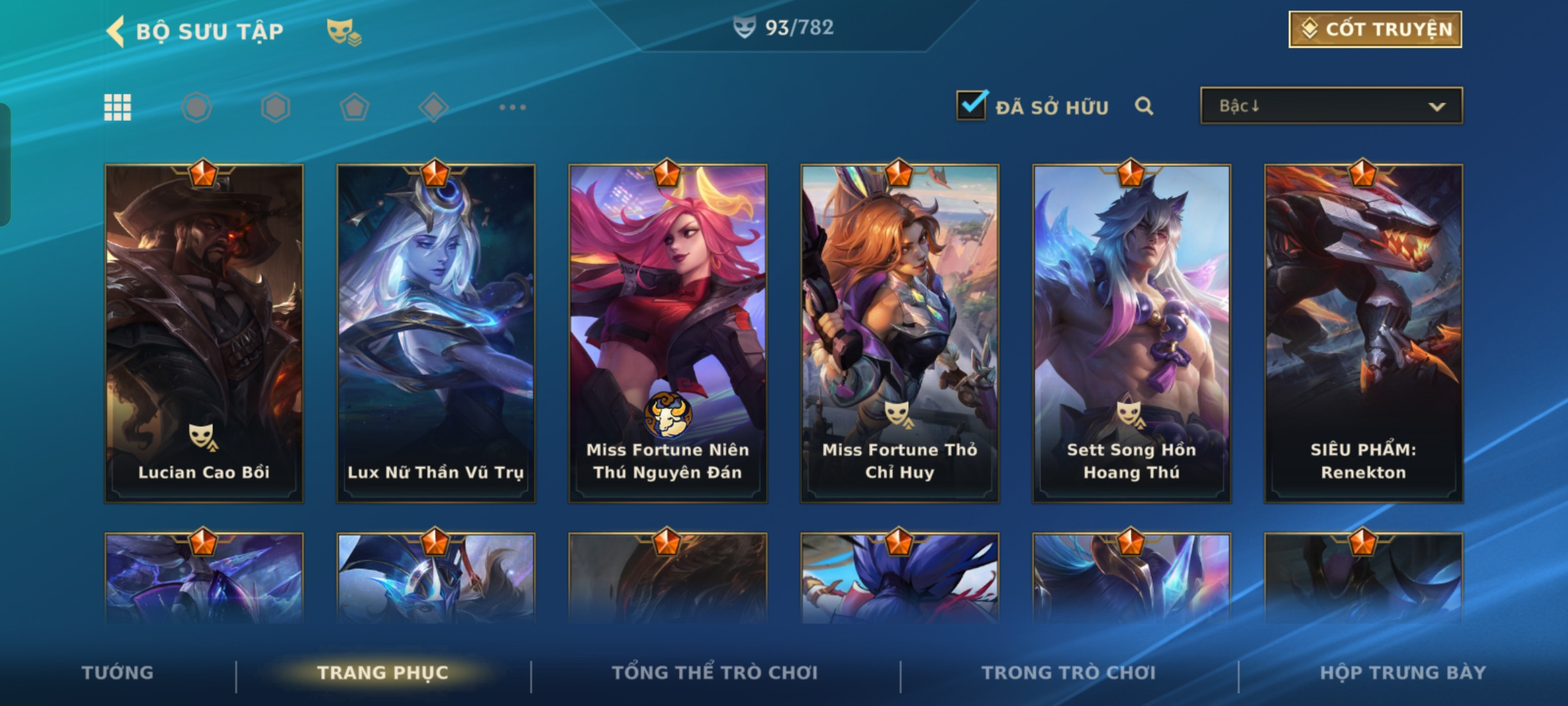This screenshot has height=706, width=1568.
Task: Toggle the Đã Sở Hữu checkbox
Action: coord(971,105)
